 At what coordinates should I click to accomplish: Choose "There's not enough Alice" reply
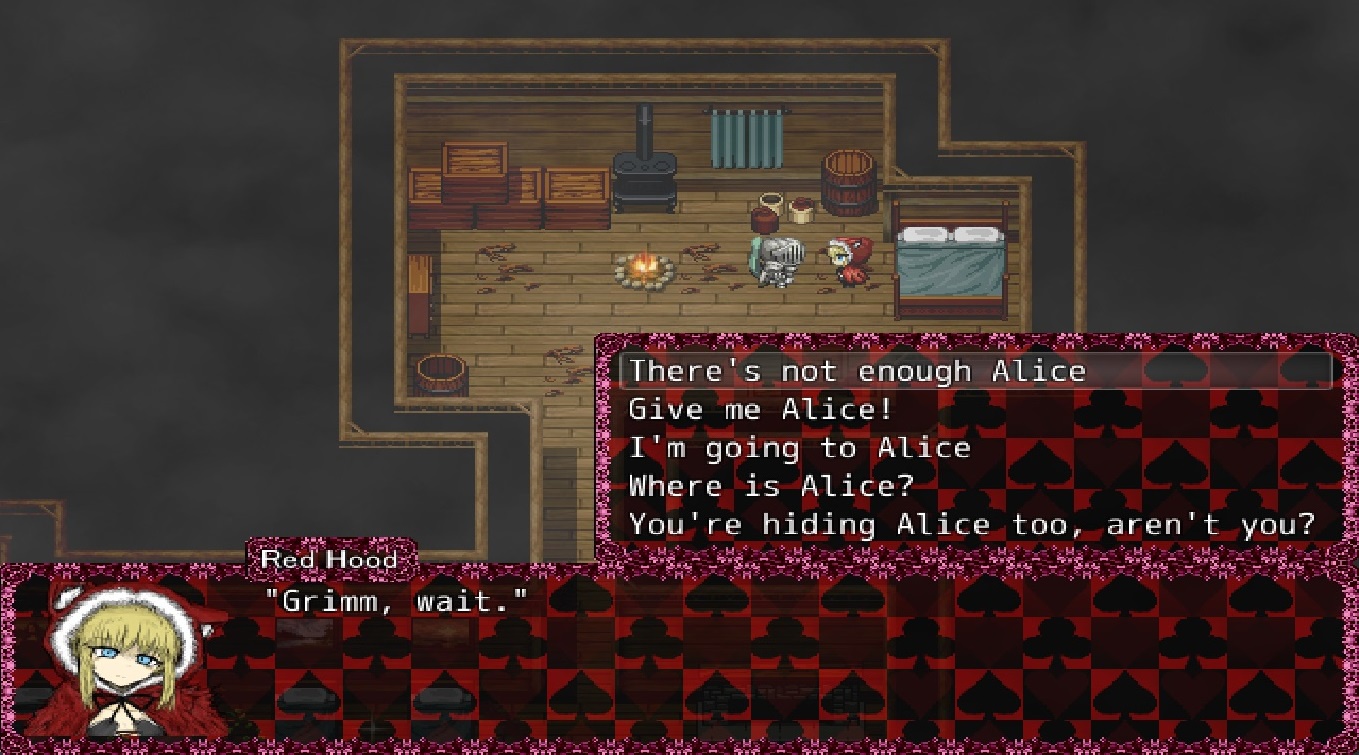[857, 372]
